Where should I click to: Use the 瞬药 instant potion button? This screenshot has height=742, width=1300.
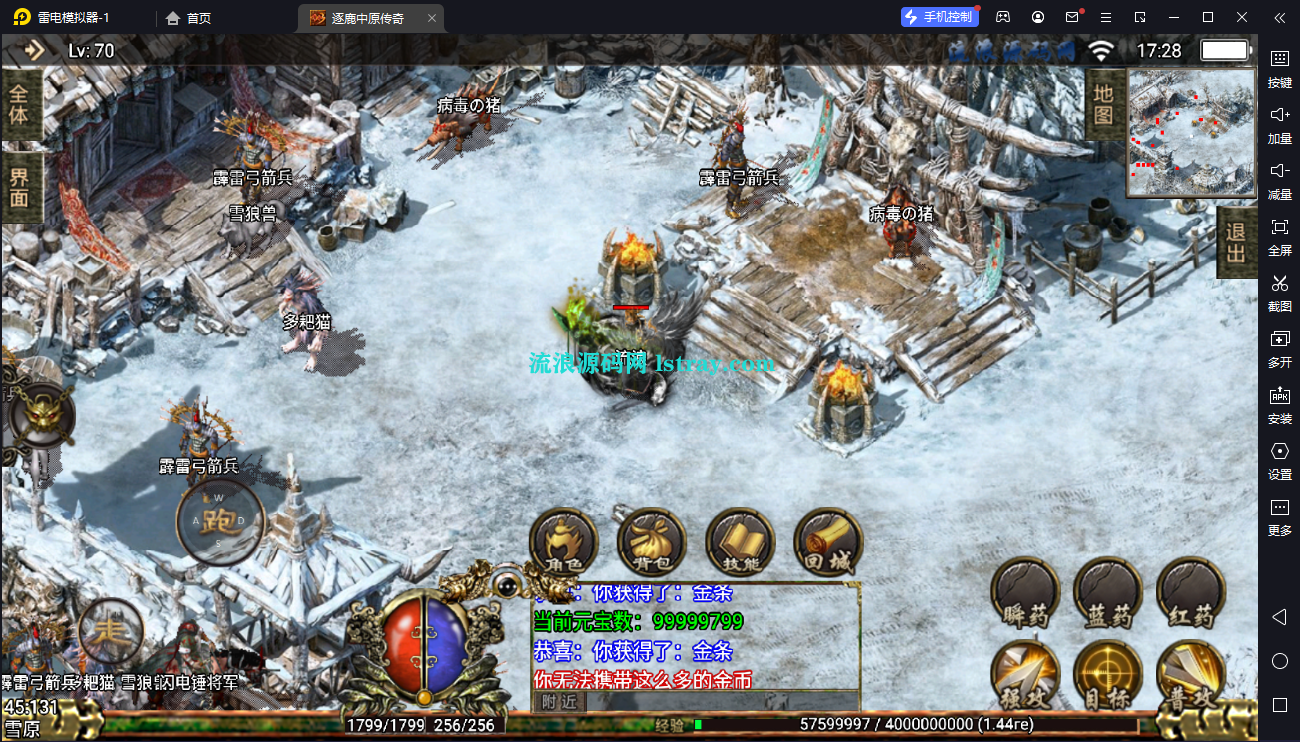tap(1026, 592)
